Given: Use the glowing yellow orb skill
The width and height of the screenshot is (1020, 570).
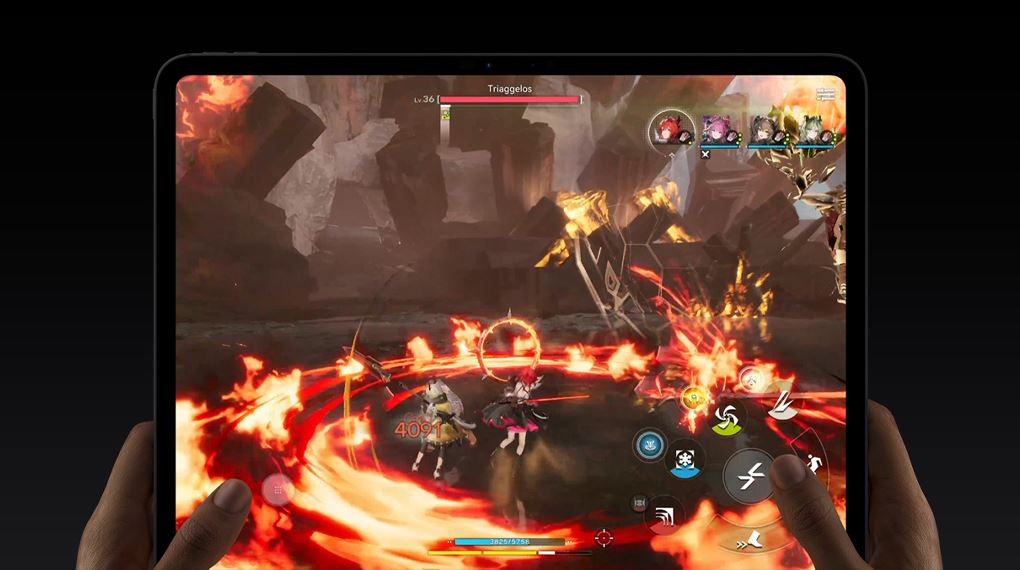Looking at the screenshot, I should tap(692, 399).
